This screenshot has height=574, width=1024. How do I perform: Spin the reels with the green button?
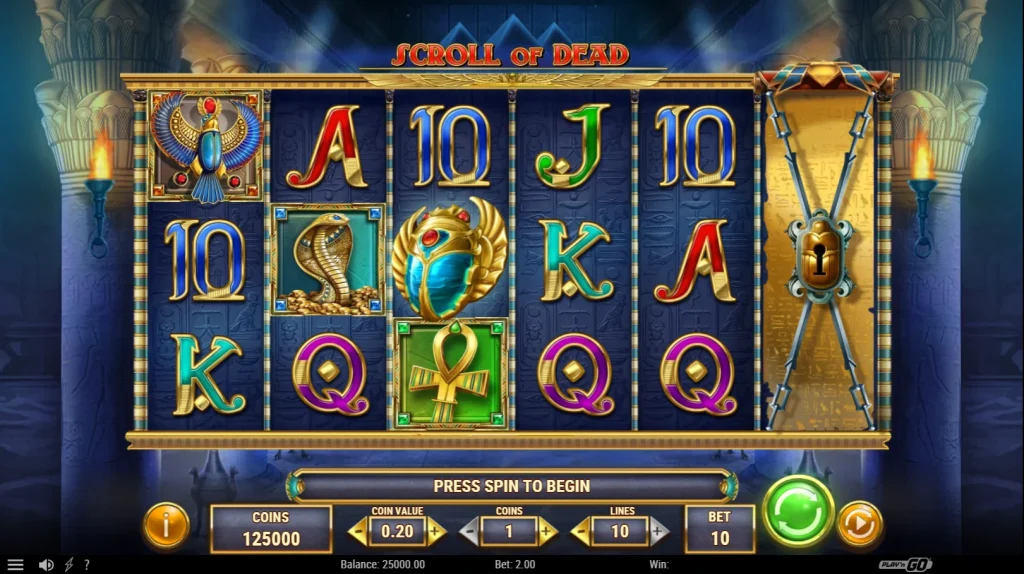[x=798, y=511]
